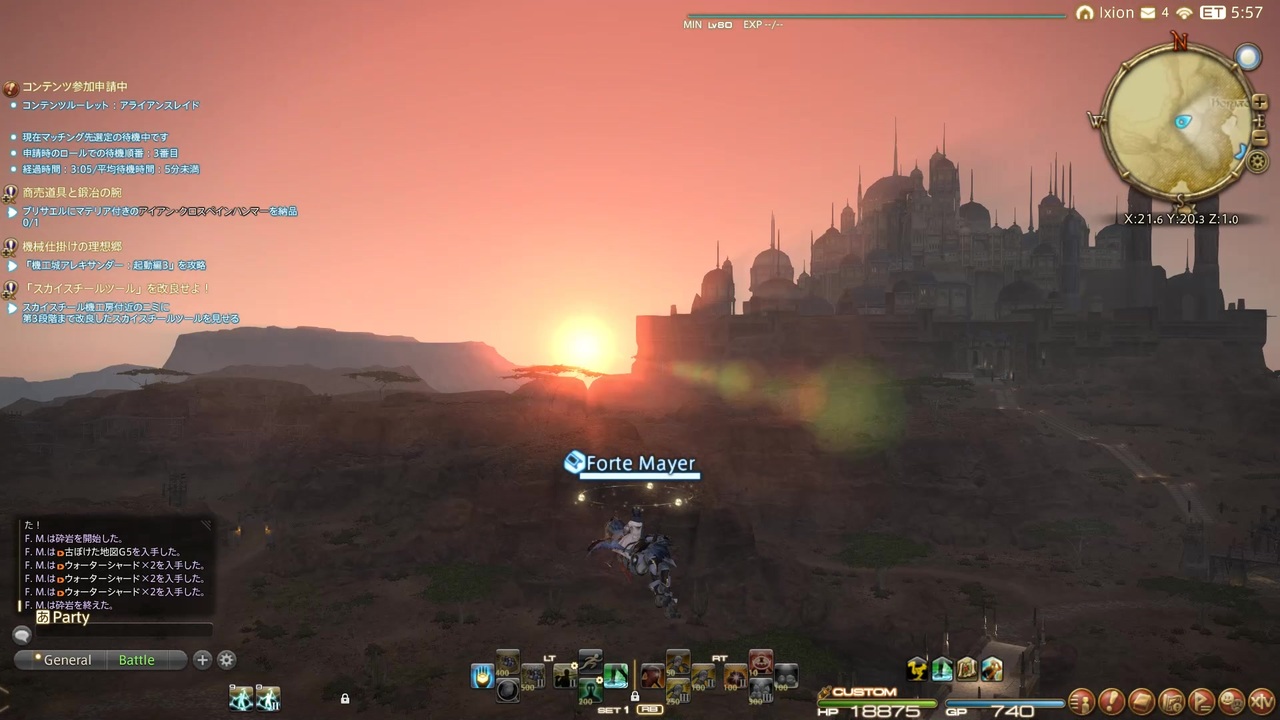
Task: Click the plus button to add chat tab
Action: click(202, 660)
